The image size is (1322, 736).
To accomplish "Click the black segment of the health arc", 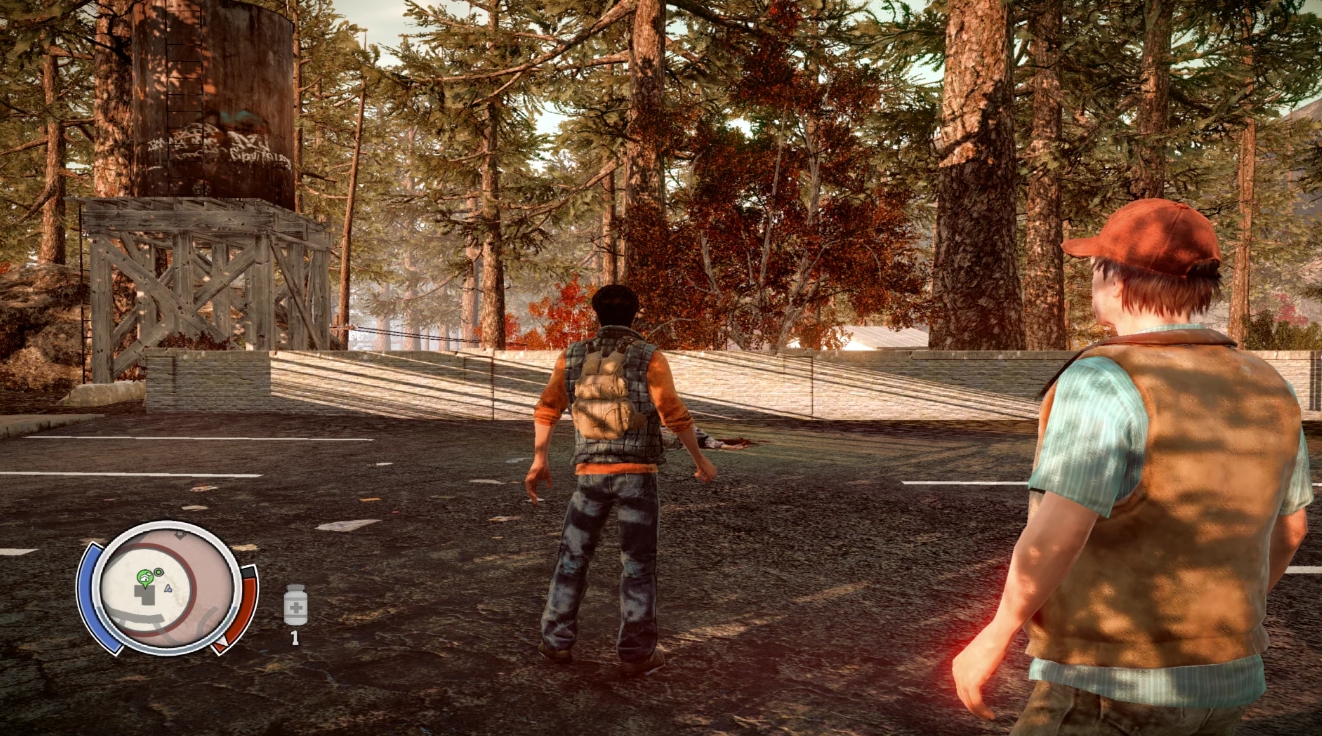I will 249,572.
